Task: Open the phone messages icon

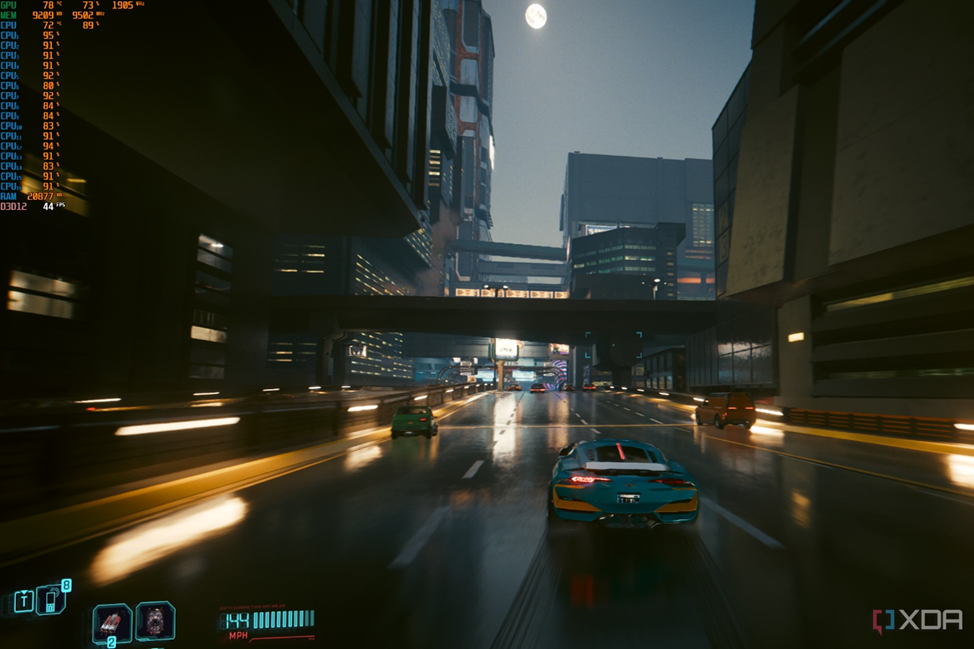Action: click(x=50, y=600)
